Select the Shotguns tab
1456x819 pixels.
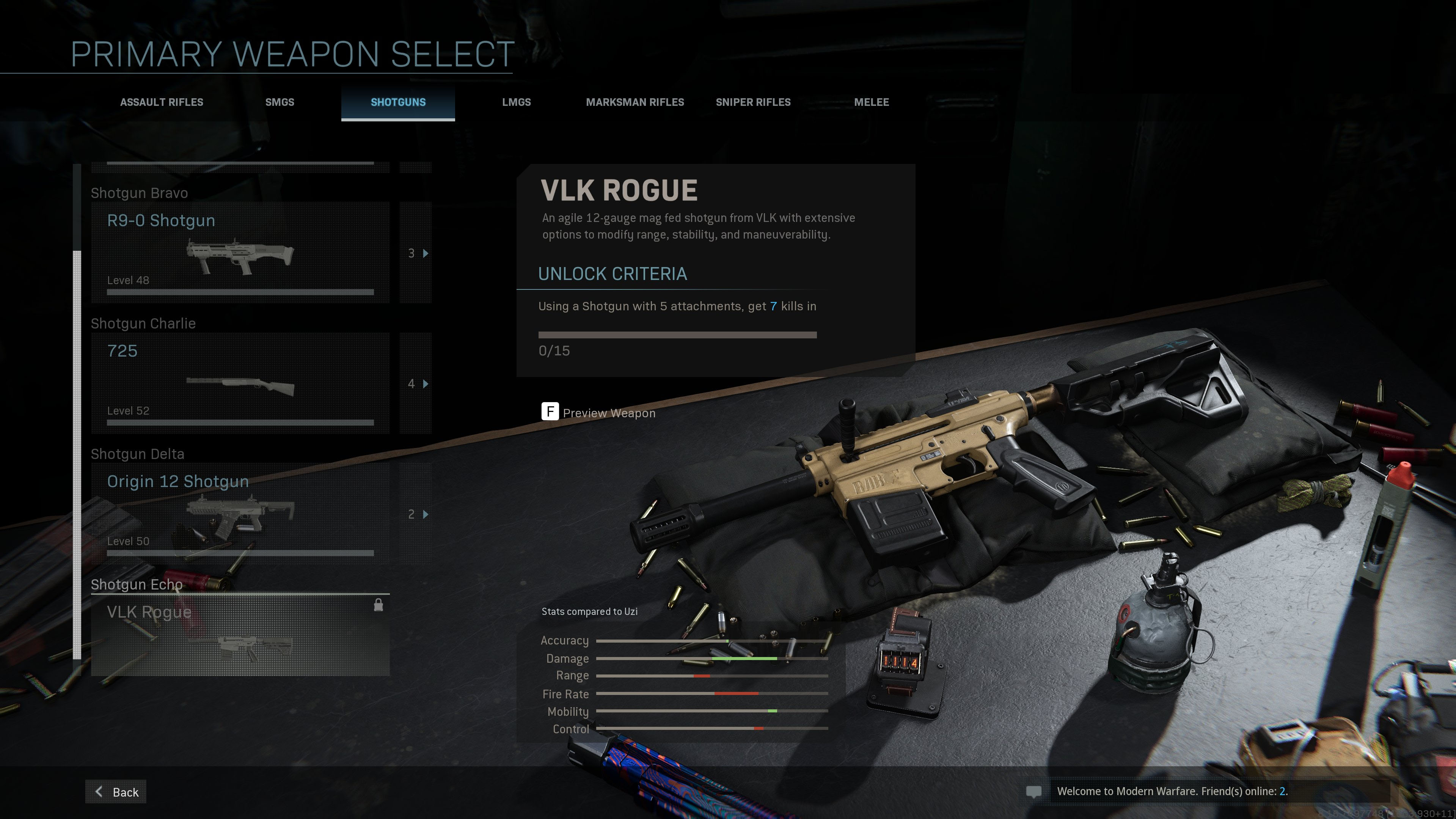tap(398, 102)
